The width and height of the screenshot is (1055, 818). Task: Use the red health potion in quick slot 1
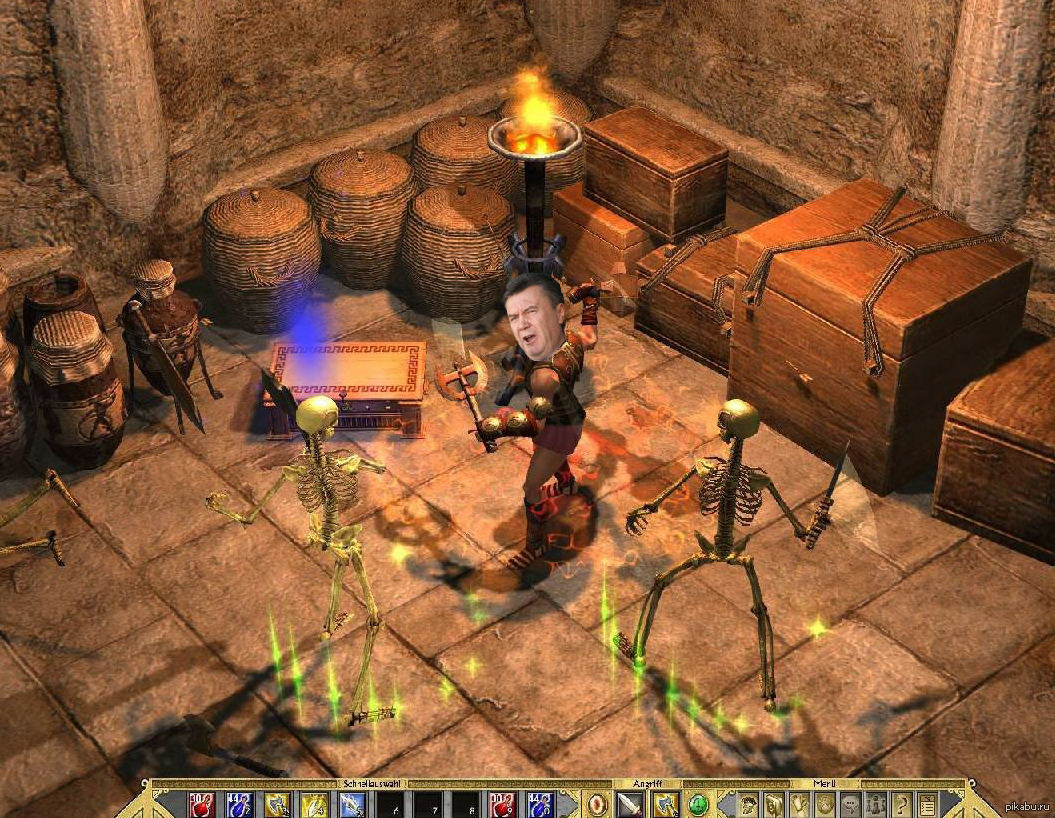click(201, 804)
